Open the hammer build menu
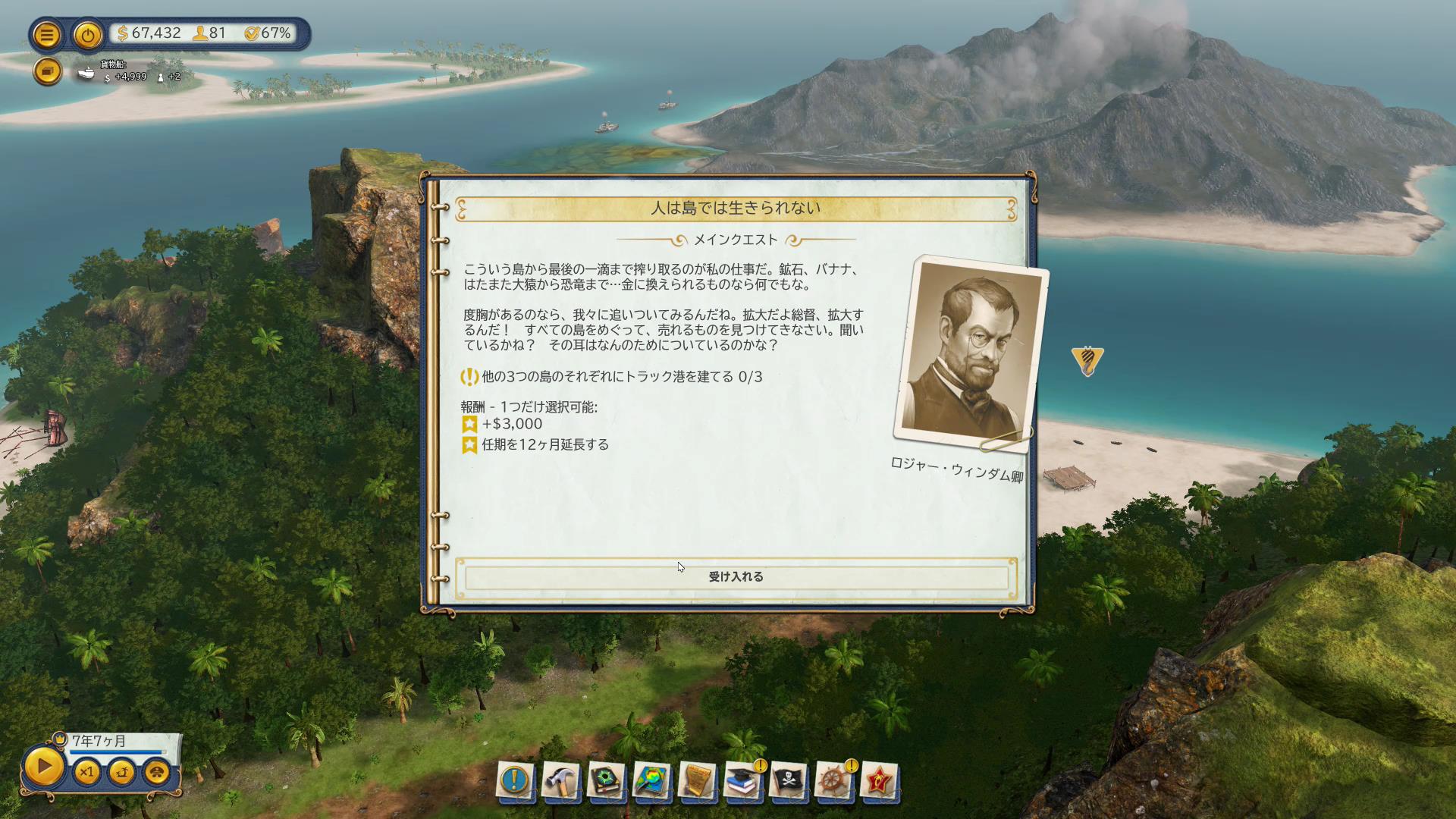This screenshot has height=819, width=1456. (560, 780)
